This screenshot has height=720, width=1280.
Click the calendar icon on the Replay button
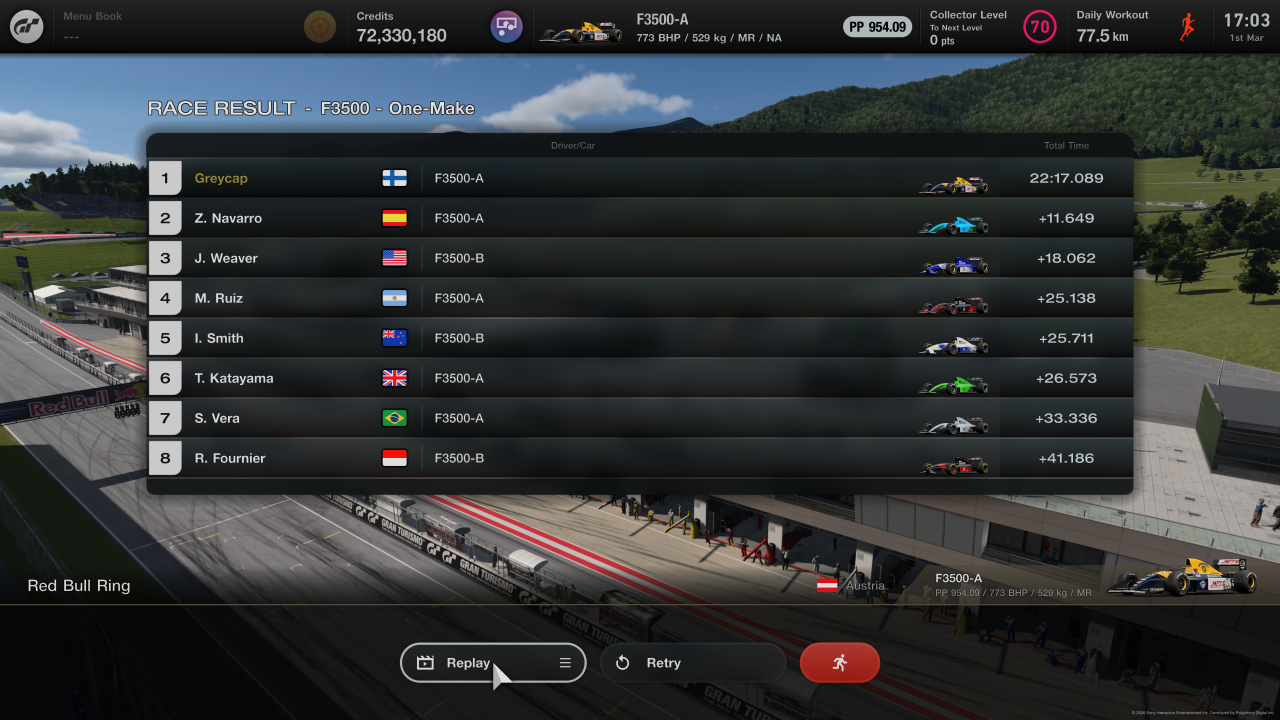tap(425, 662)
